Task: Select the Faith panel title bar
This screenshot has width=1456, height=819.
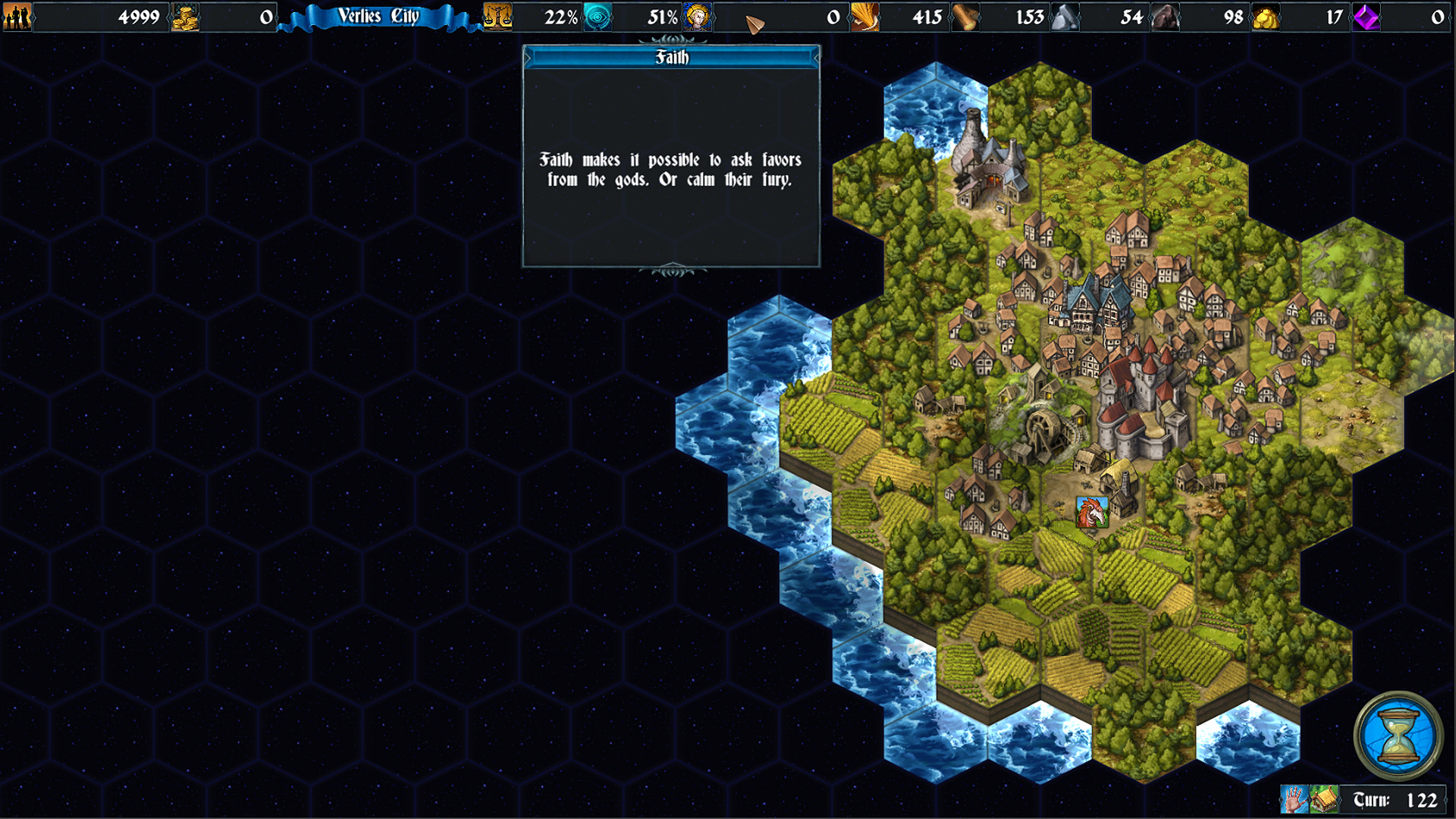Action: tap(670, 57)
